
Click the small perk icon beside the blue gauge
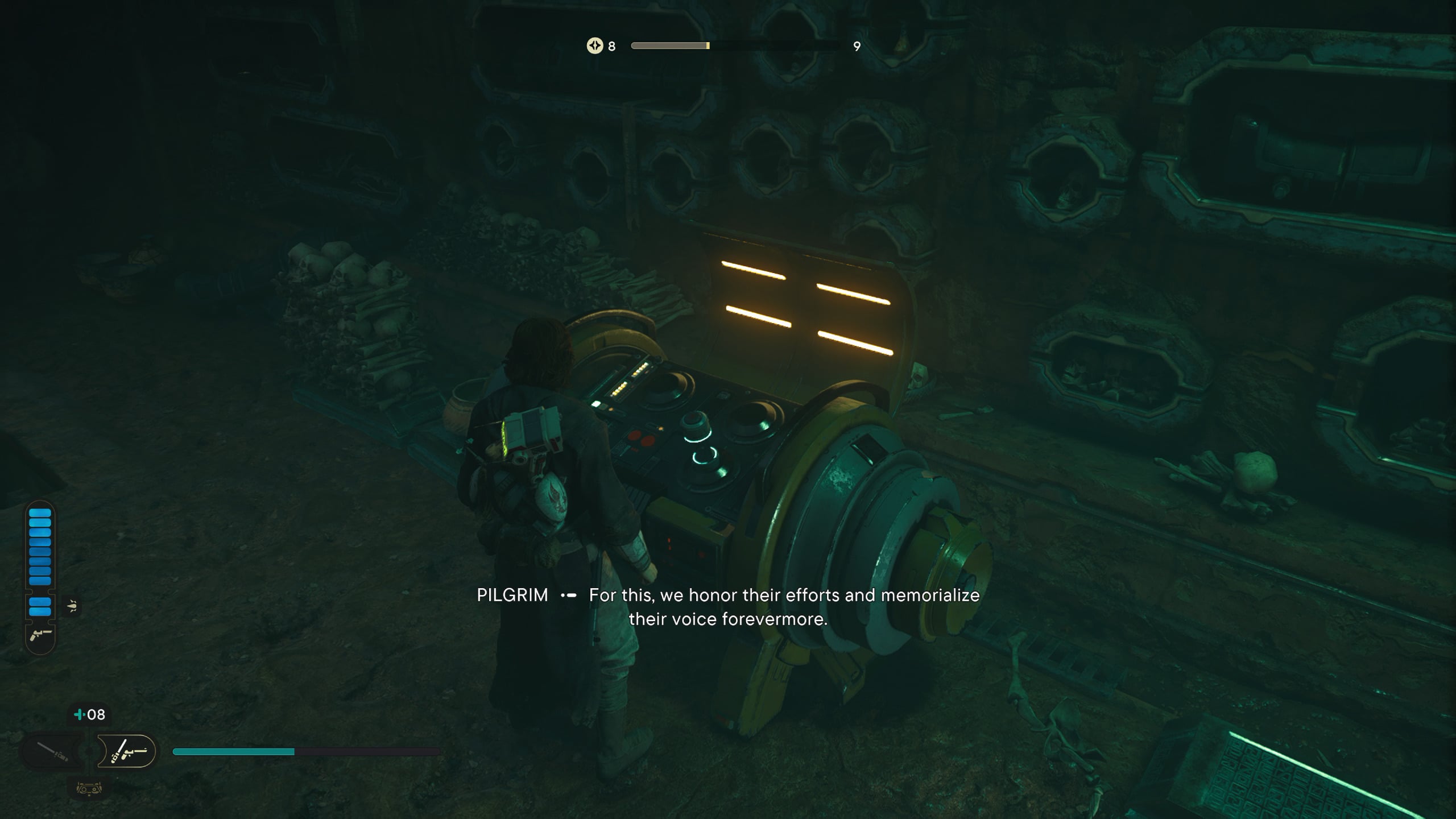coord(72,606)
